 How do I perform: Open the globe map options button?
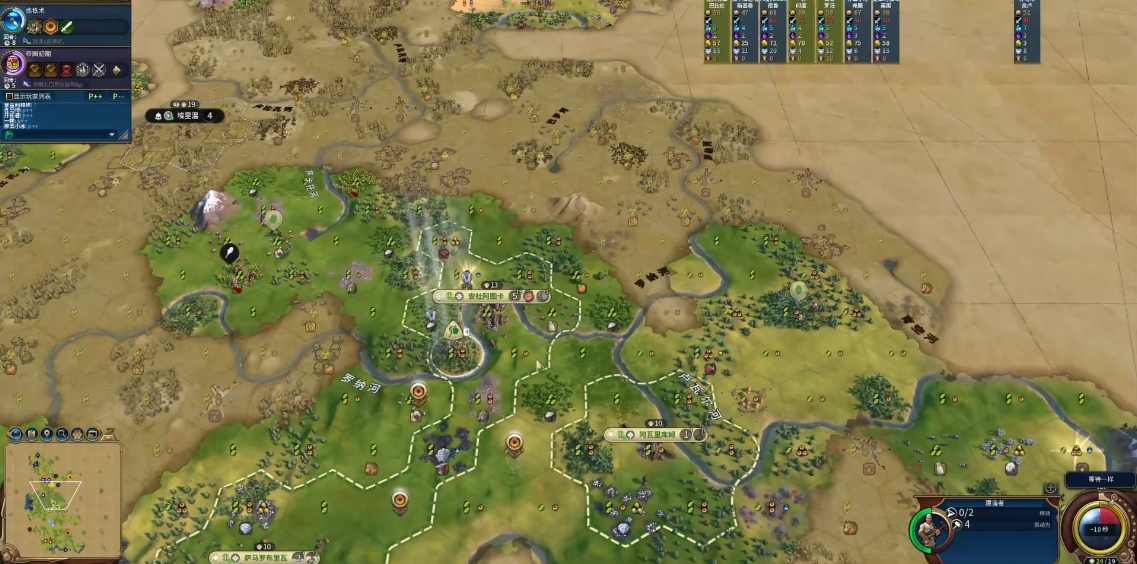pyautogui.click(x=16, y=434)
